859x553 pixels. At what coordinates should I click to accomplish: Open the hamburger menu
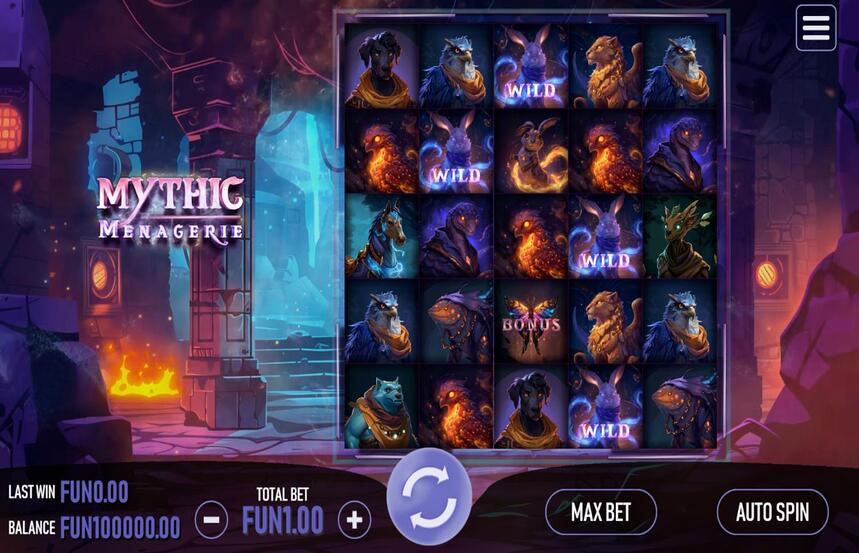point(815,28)
